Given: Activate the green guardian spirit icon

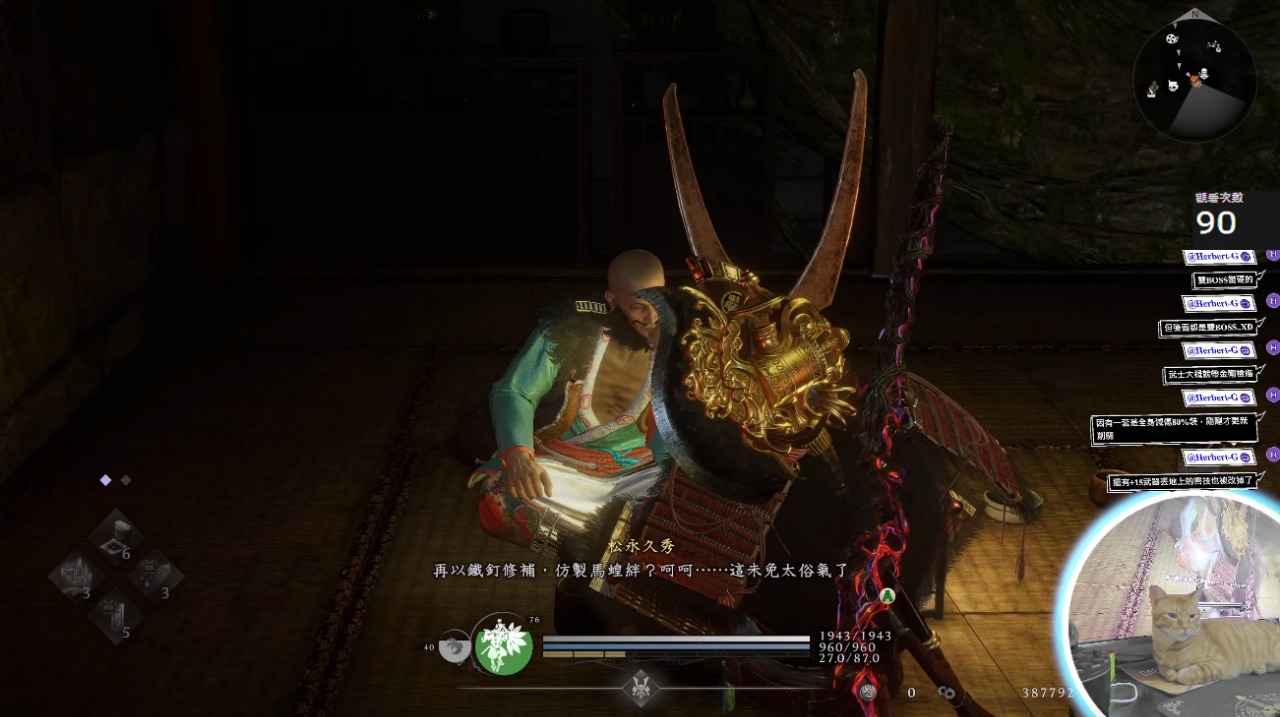Looking at the screenshot, I should click(x=503, y=646).
